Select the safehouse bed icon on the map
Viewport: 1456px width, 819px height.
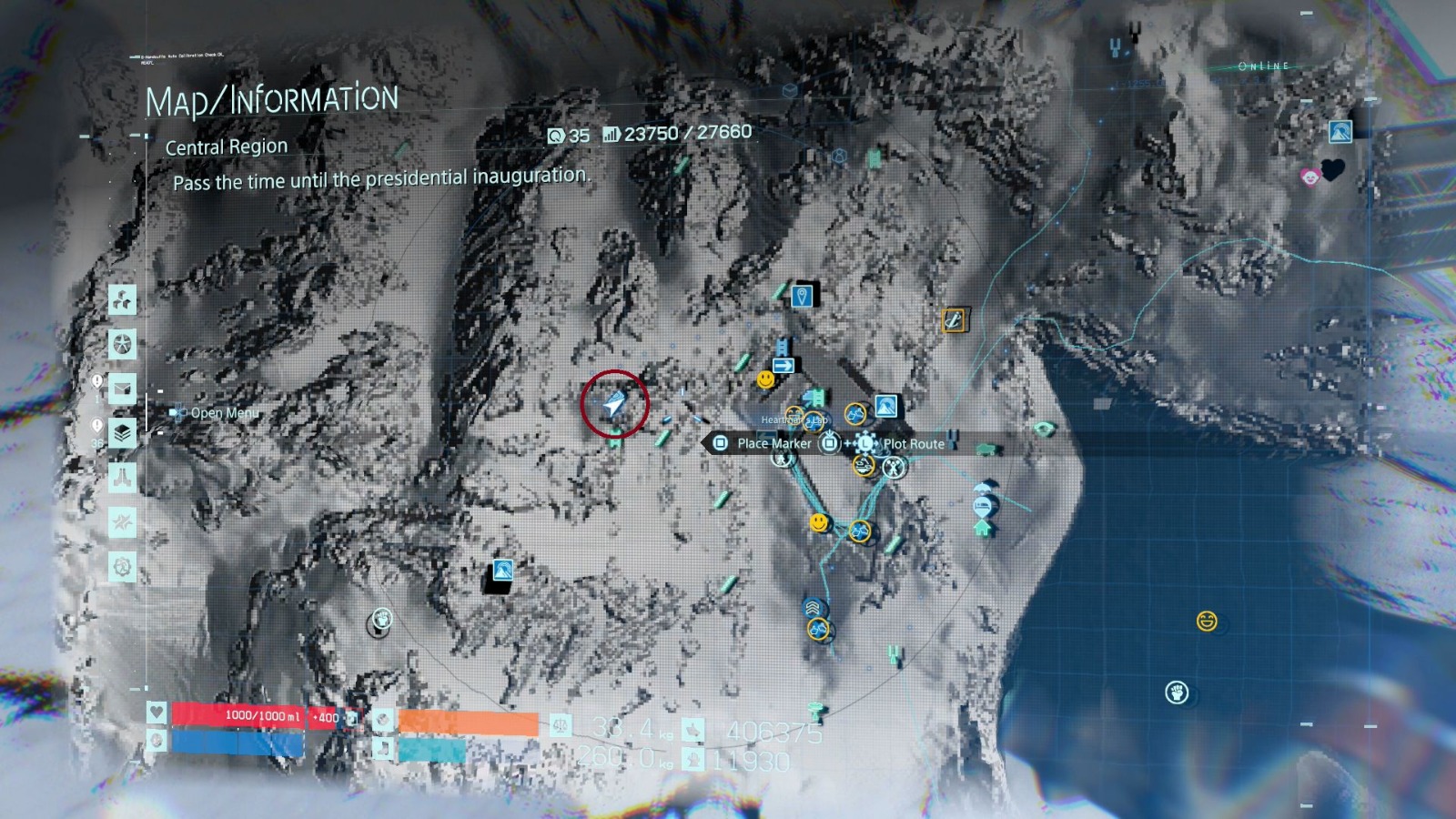coord(982,506)
